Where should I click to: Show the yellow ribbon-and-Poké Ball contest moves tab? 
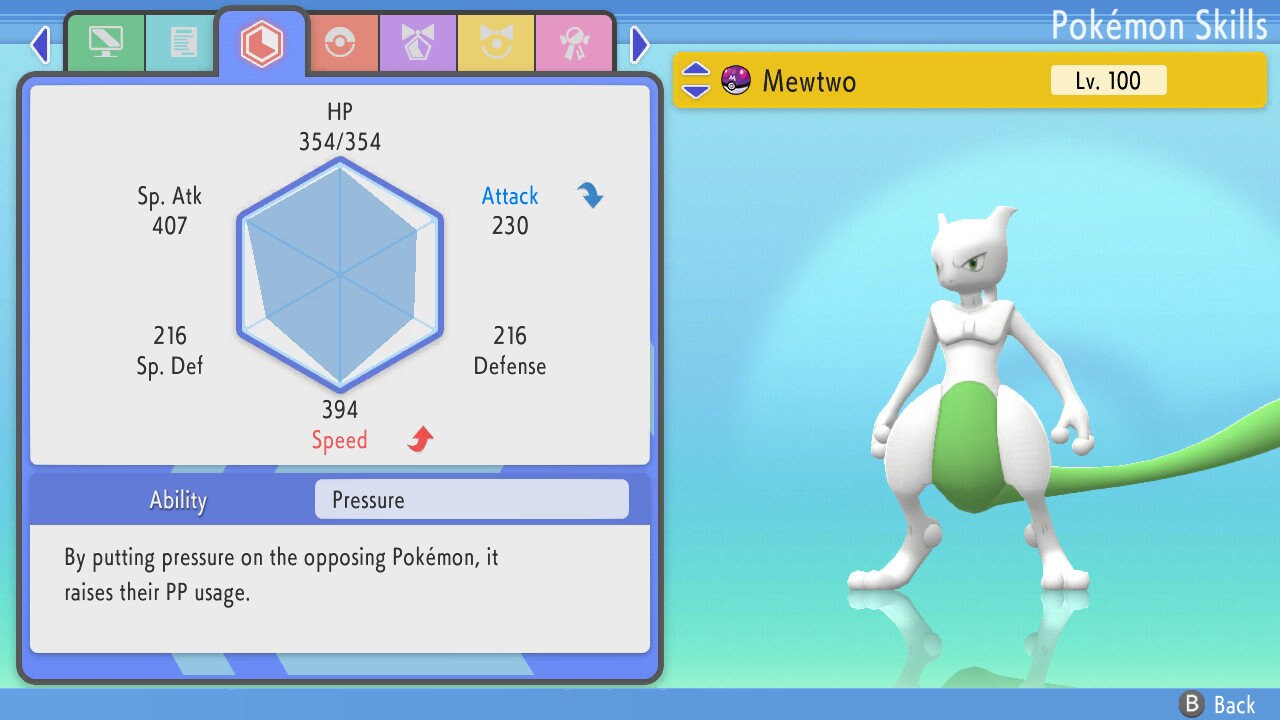click(x=496, y=43)
